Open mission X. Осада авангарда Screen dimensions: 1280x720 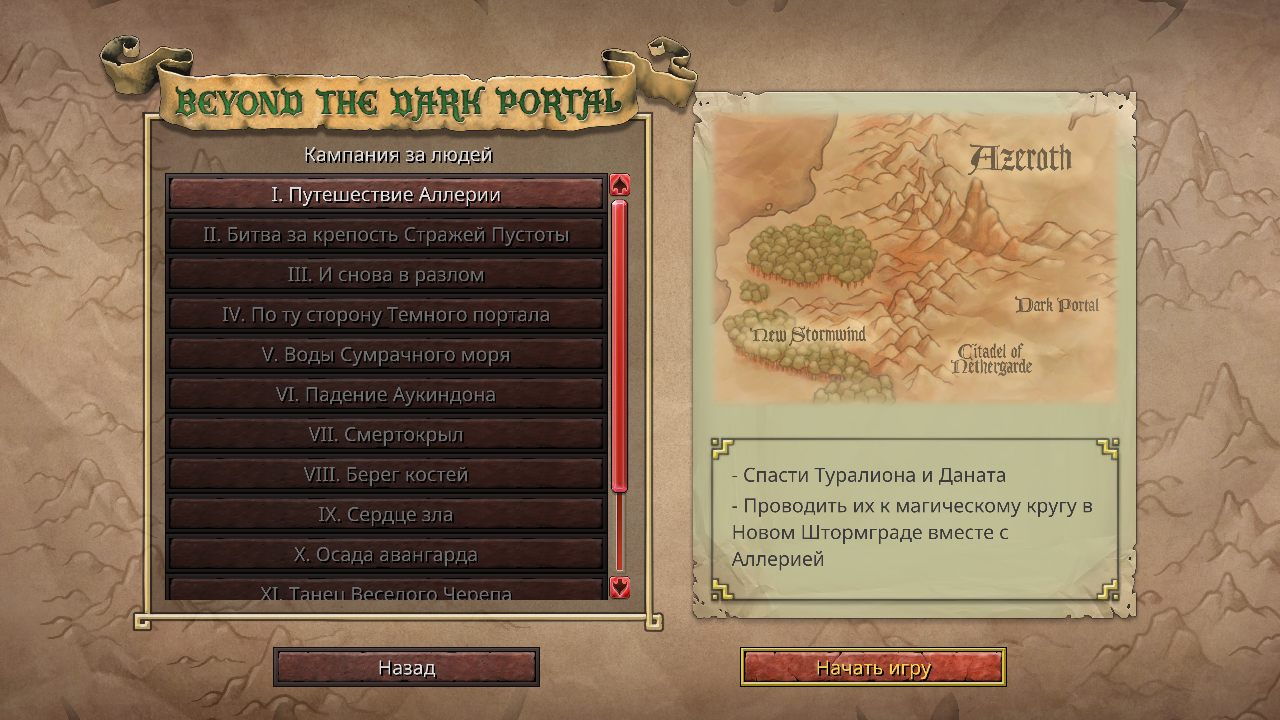point(385,553)
